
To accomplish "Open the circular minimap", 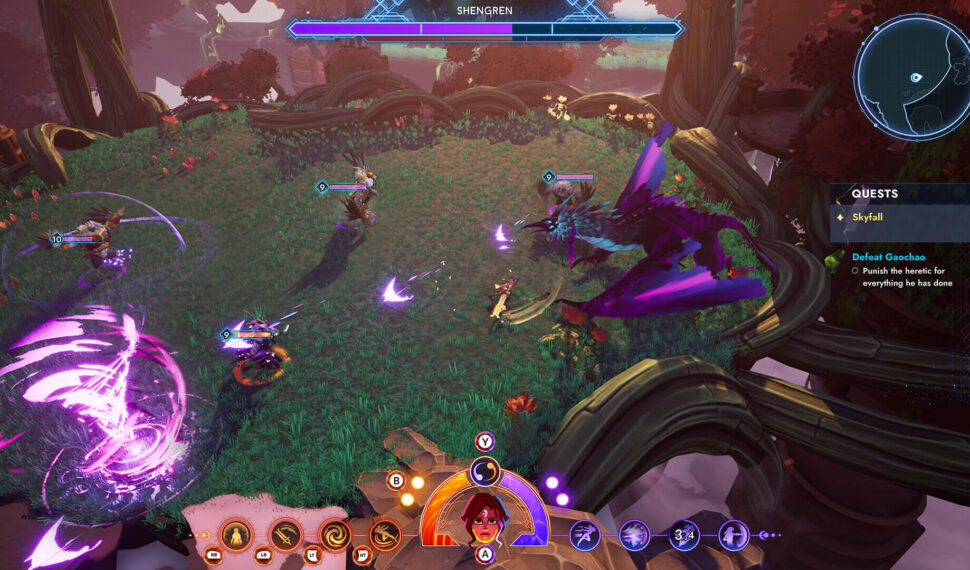I will (x=911, y=77).
